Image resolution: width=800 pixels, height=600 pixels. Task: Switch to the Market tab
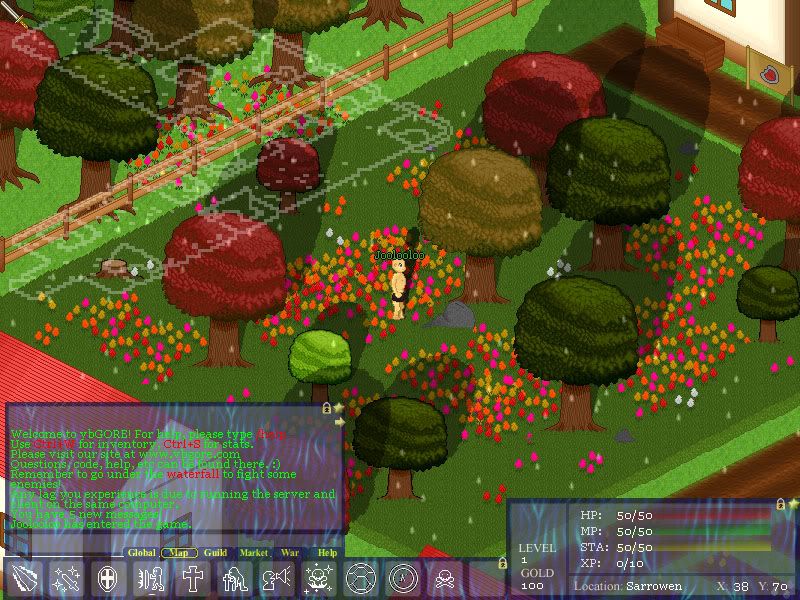254,552
